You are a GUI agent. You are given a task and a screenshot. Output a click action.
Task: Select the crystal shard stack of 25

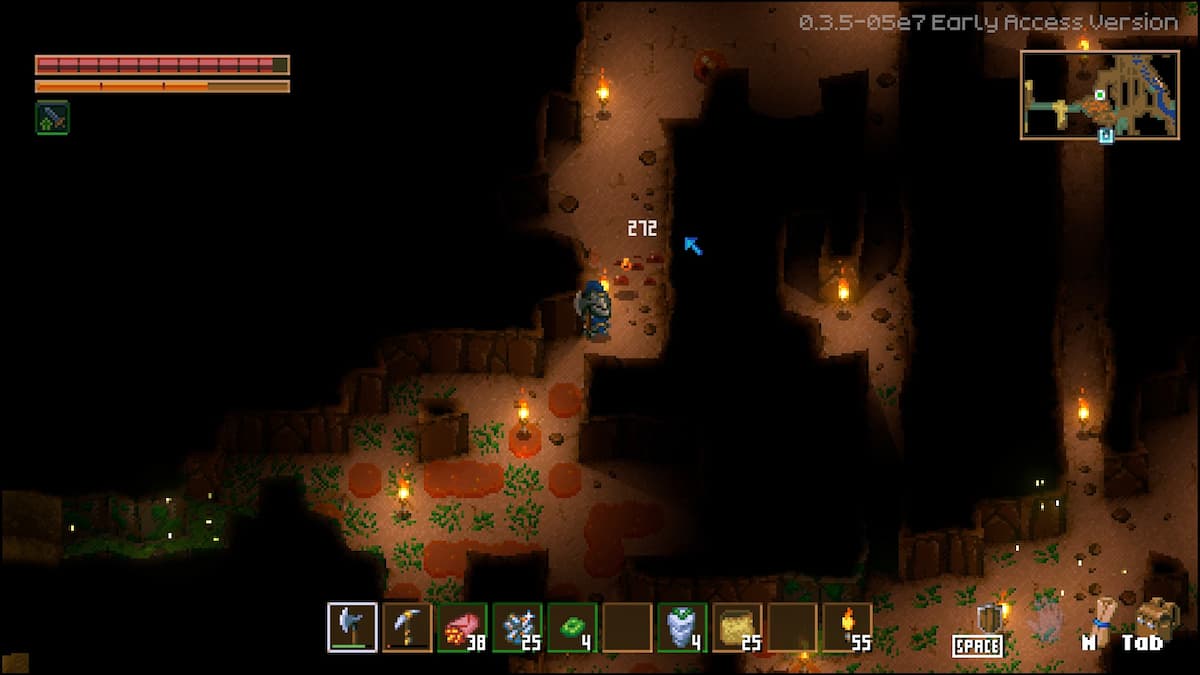tap(517, 627)
